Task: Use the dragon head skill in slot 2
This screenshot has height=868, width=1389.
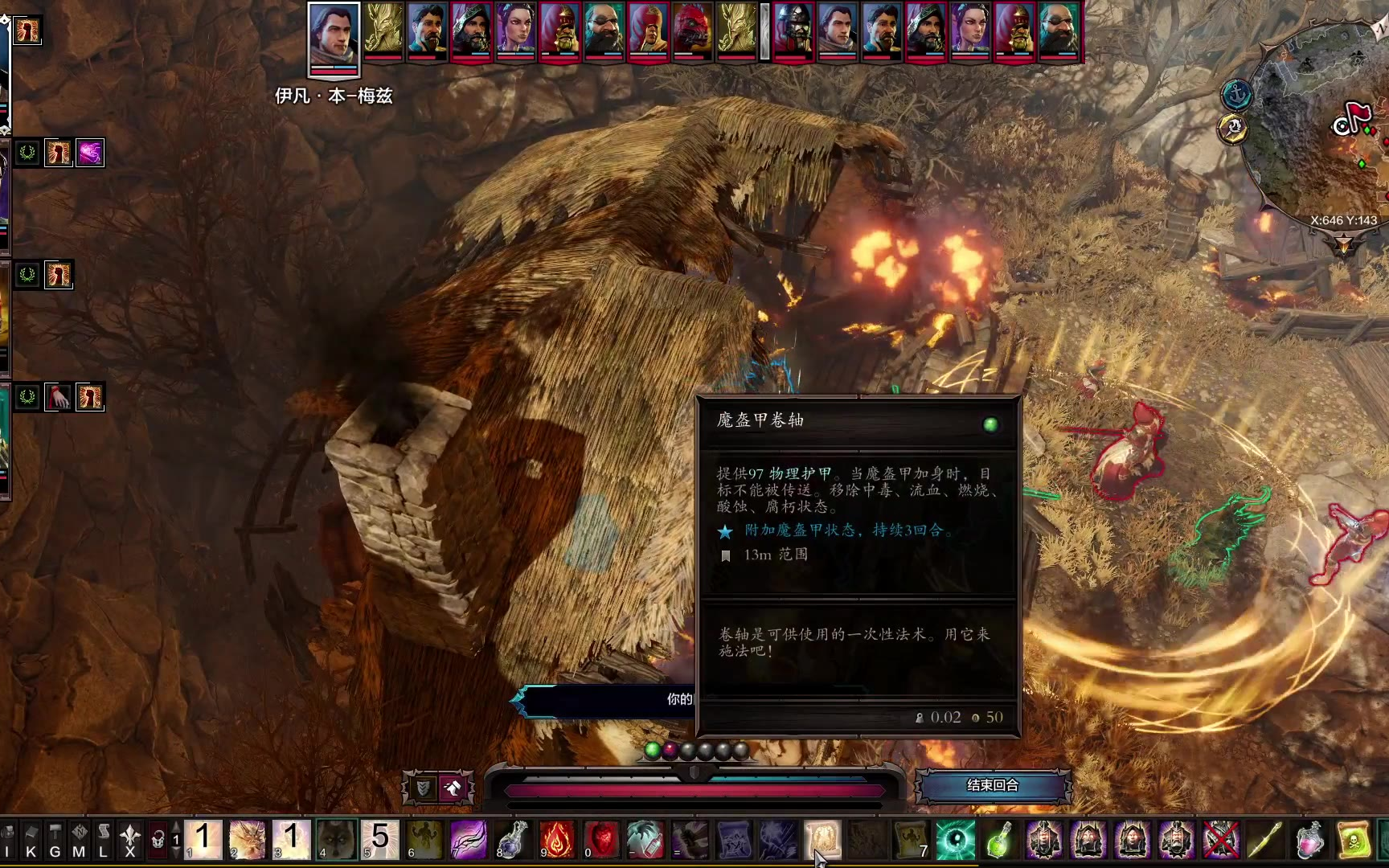Action: tap(247, 840)
